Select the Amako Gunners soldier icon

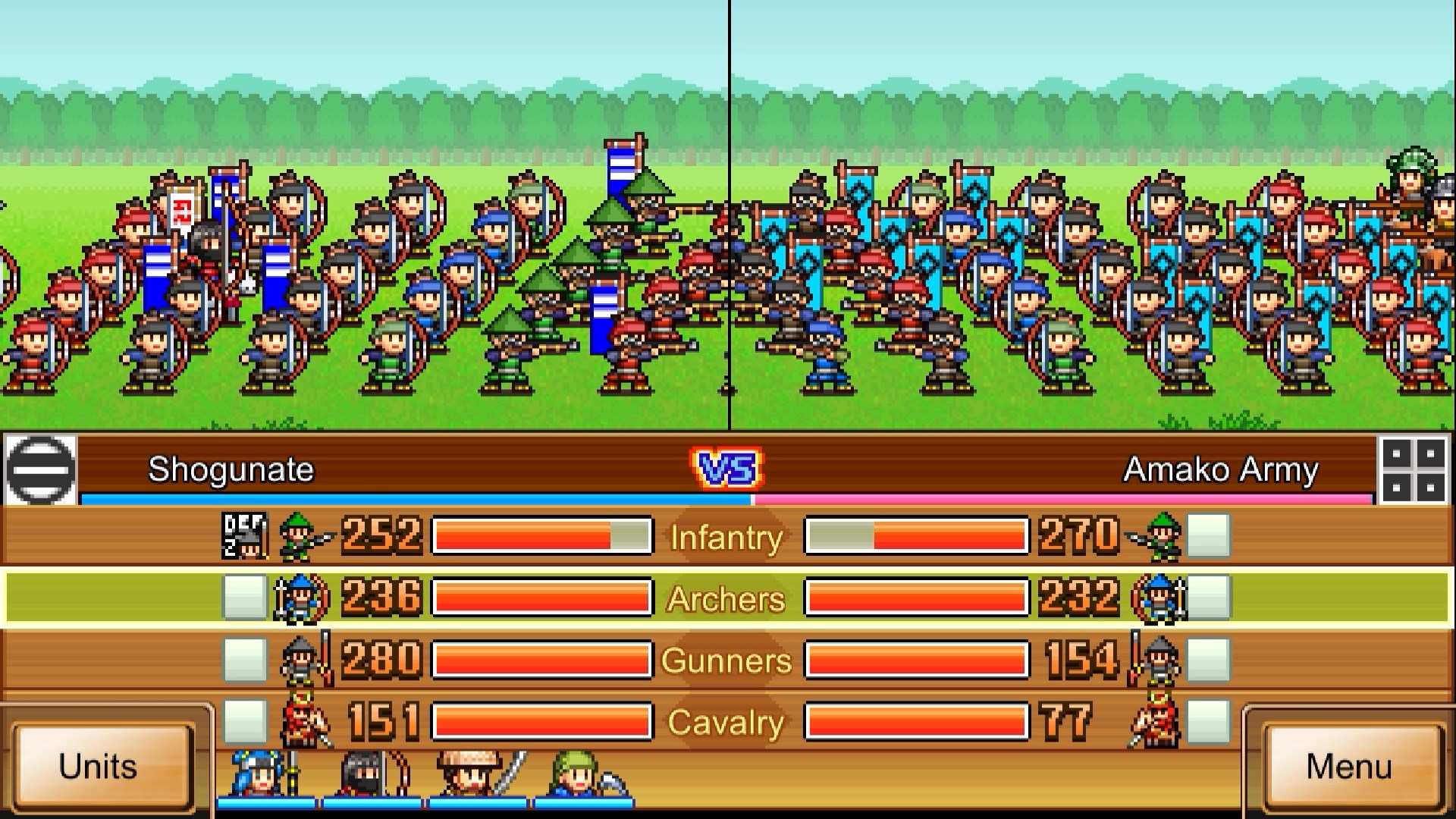[1160, 661]
